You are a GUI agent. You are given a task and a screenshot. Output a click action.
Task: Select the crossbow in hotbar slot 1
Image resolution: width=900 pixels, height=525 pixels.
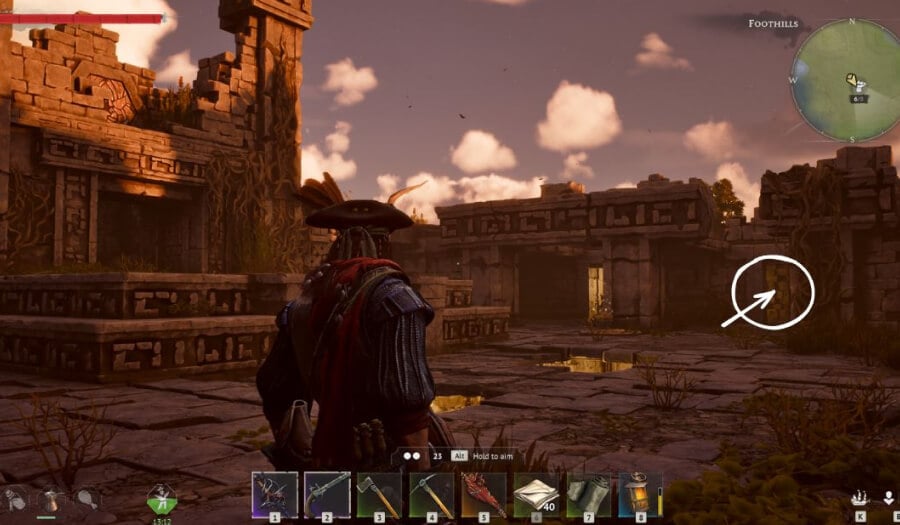click(x=275, y=494)
